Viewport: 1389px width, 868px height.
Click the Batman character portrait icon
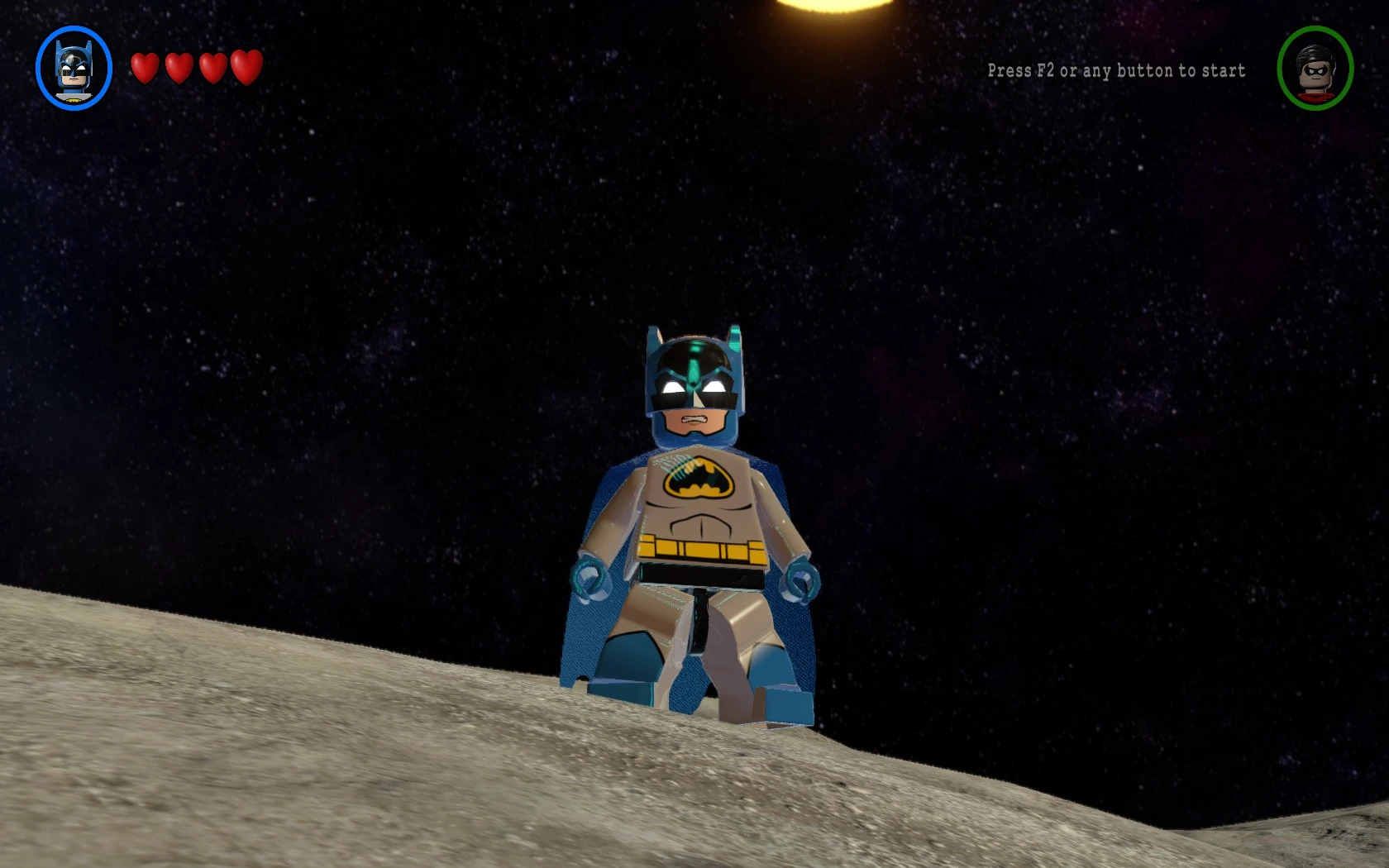(x=74, y=69)
